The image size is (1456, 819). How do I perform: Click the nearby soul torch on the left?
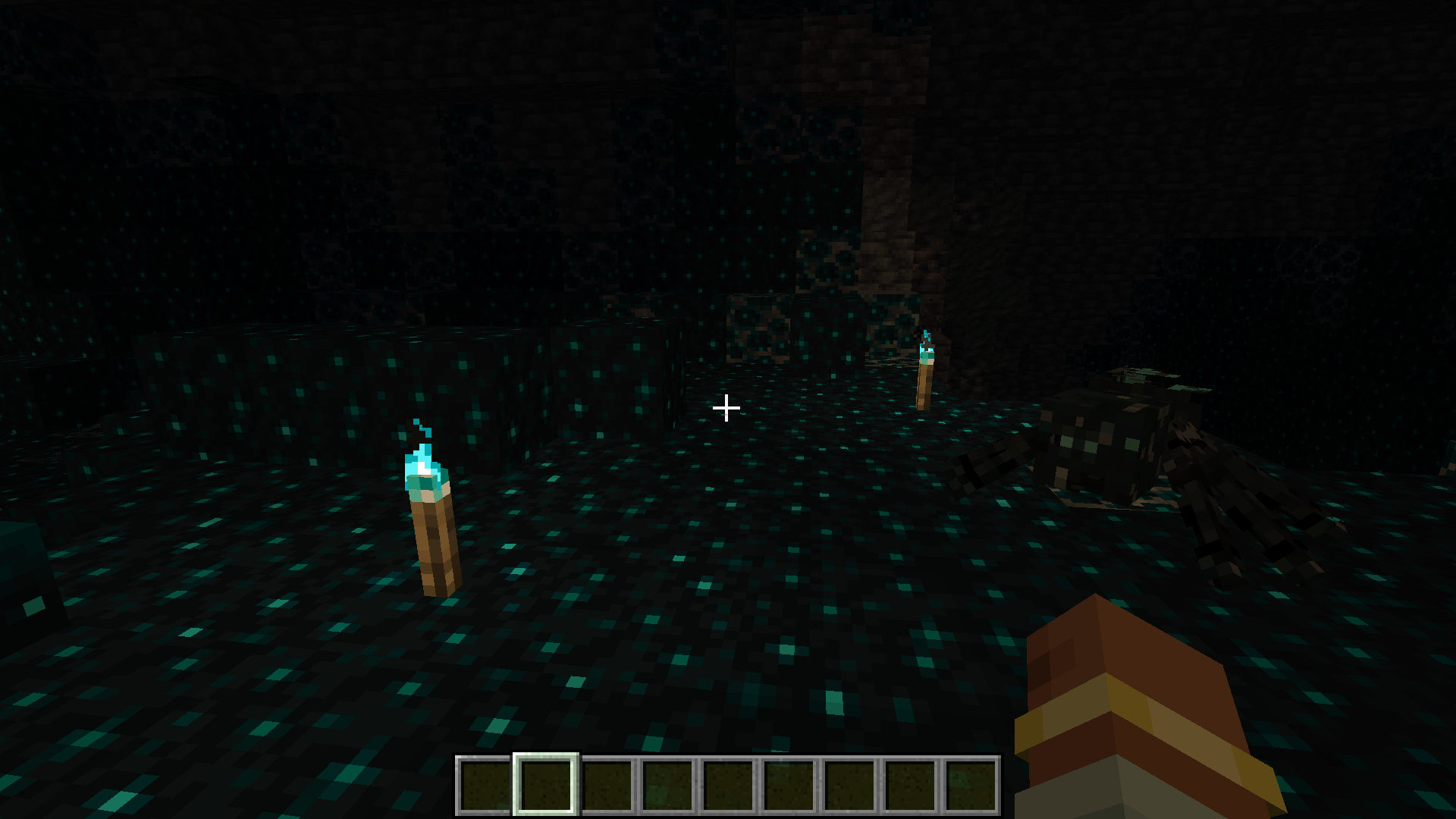pos(432,531)
